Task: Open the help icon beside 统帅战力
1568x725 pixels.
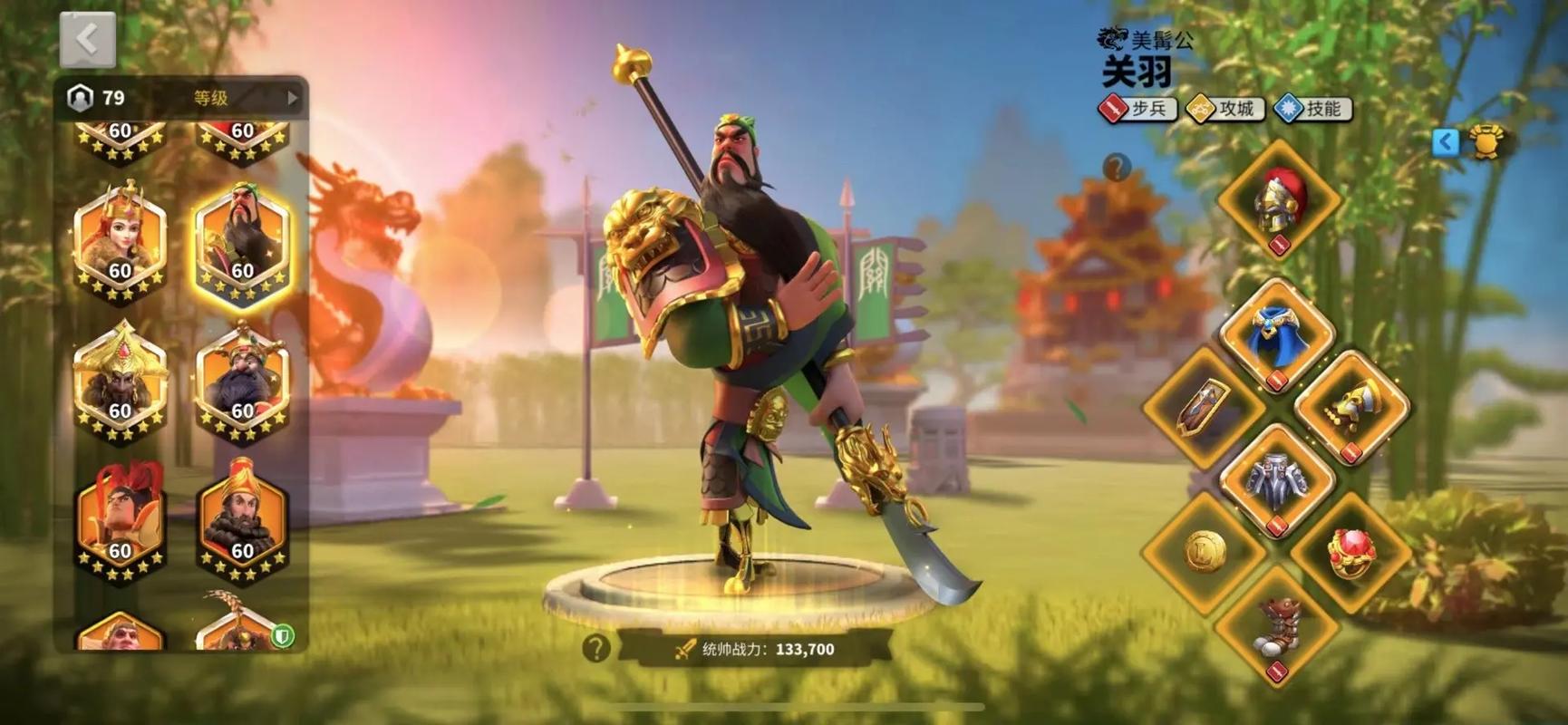Action: [x=595, y=648]
